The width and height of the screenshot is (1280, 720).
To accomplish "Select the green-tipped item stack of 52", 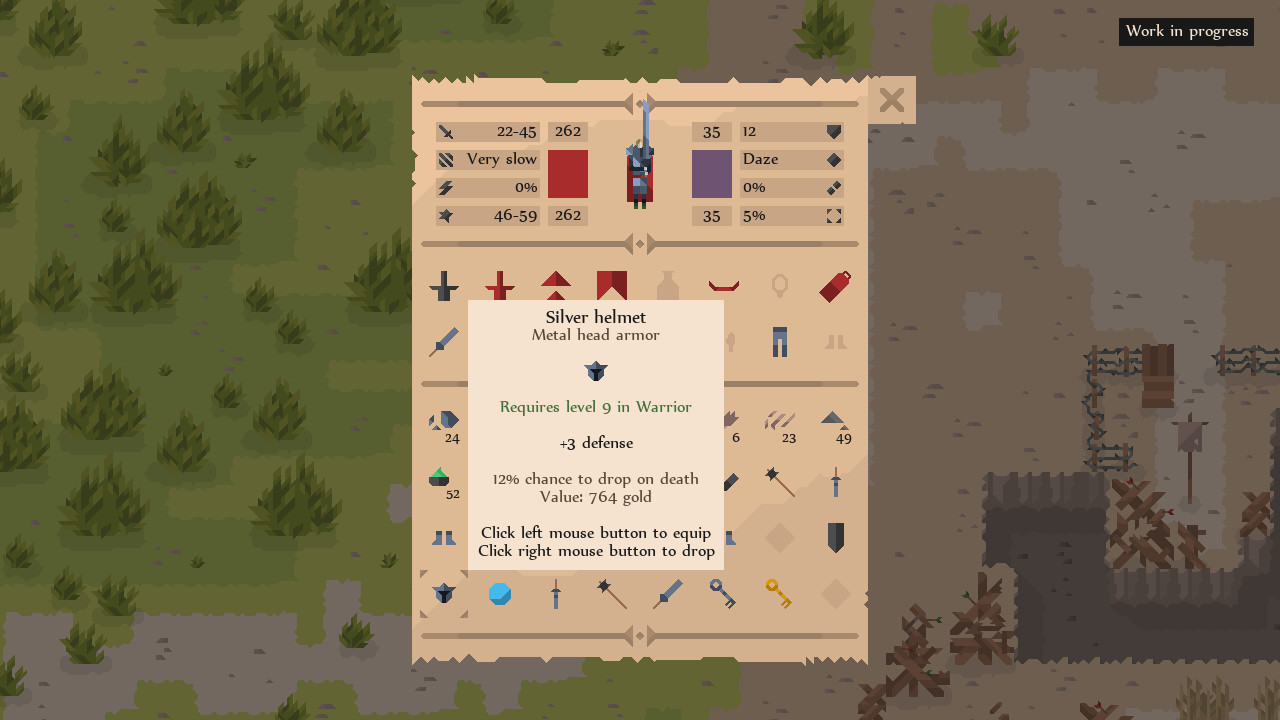I will [x=444, y=478].
